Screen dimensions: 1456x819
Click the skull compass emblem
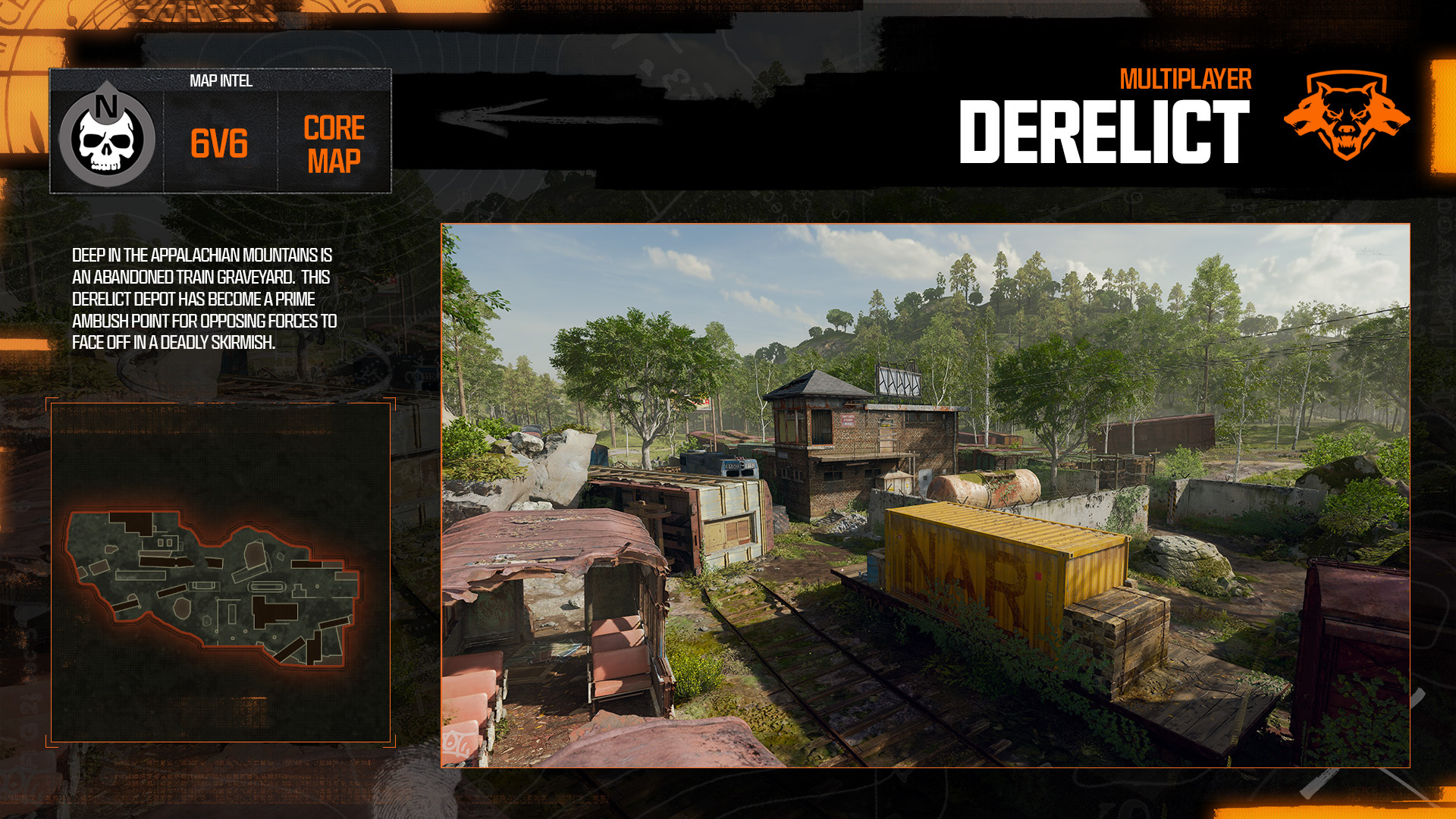coord(106,138)
